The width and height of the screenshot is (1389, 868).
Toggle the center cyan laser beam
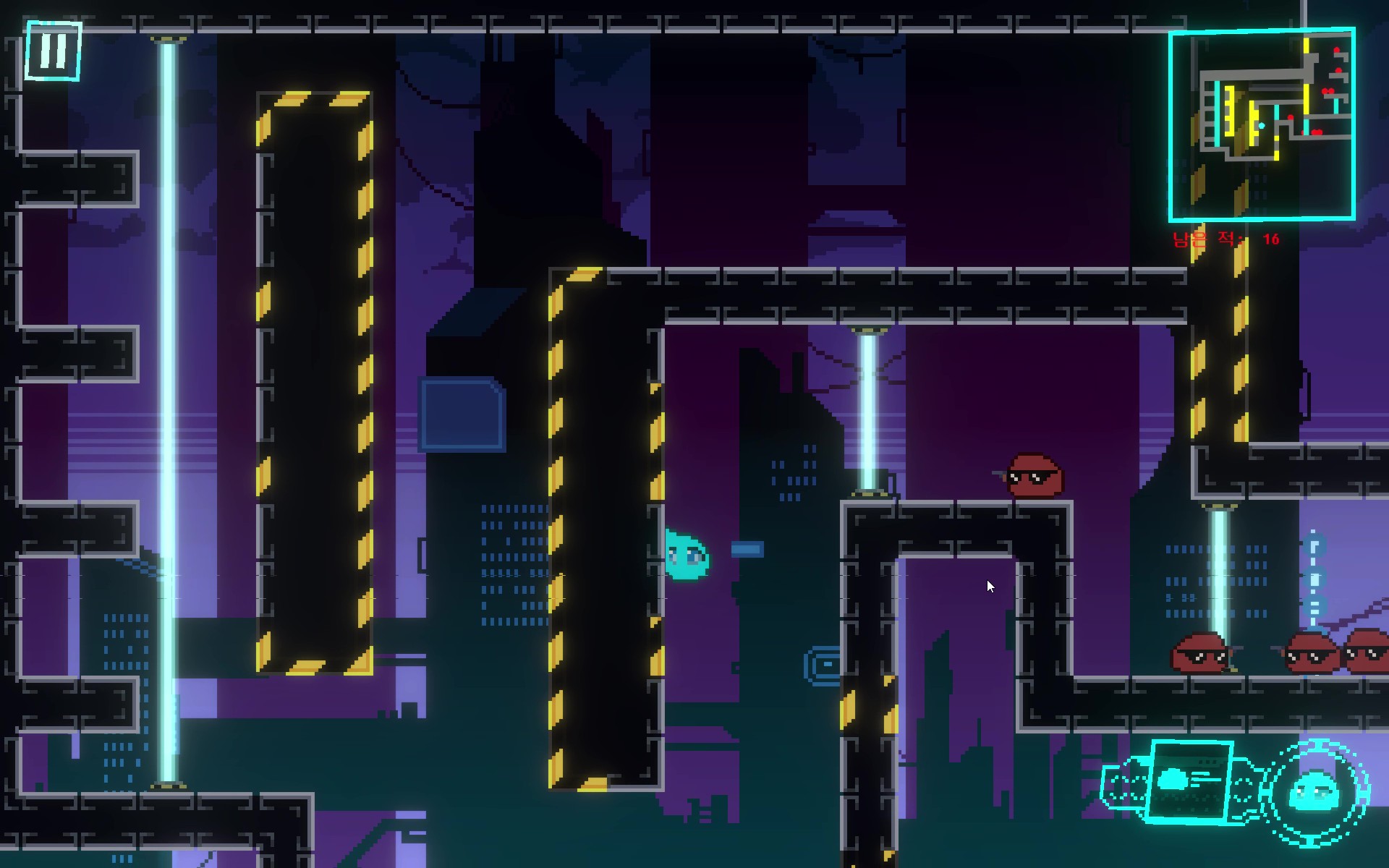(x=866, y=412)
